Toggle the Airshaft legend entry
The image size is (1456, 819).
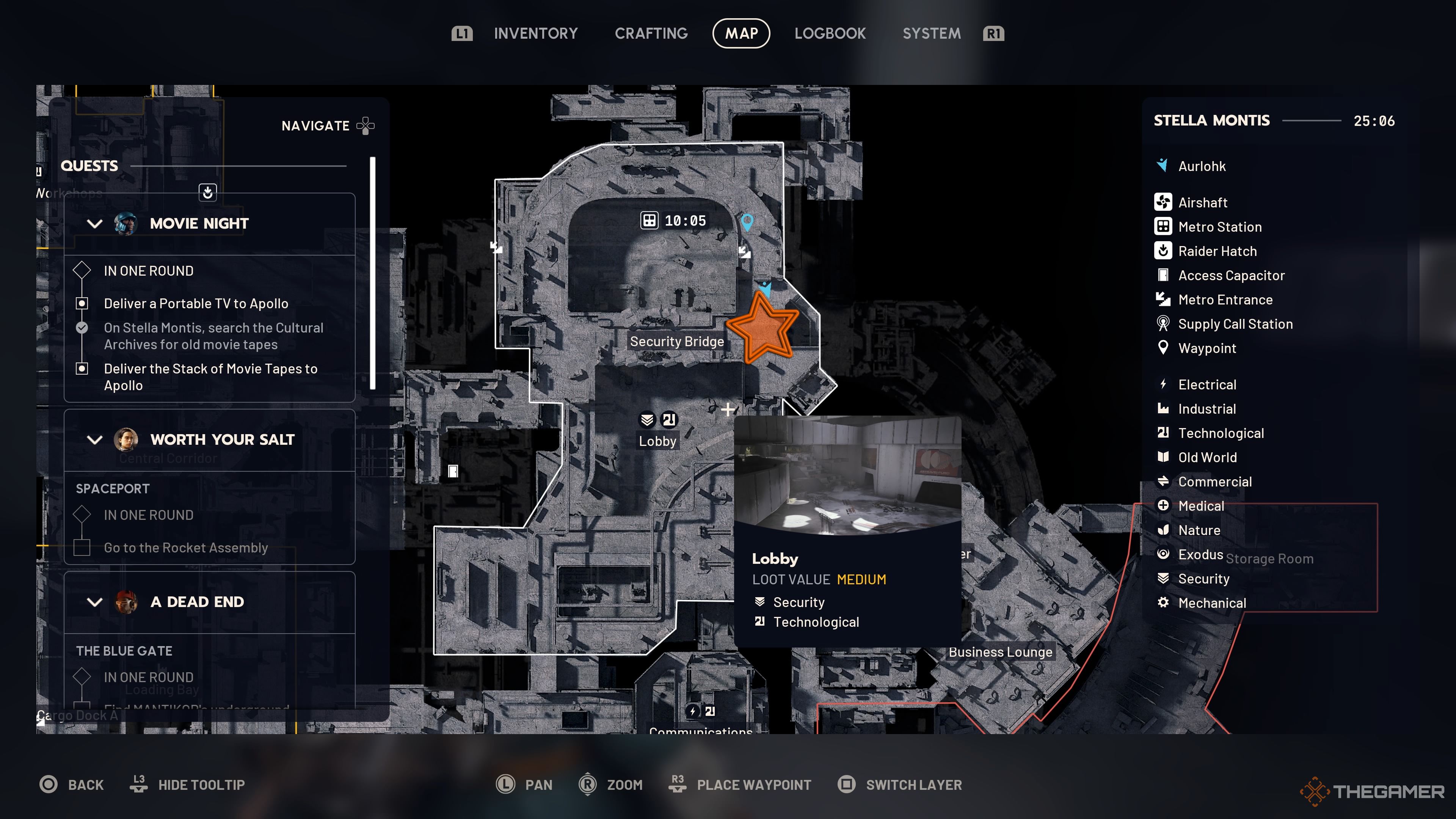point(1202,202)
